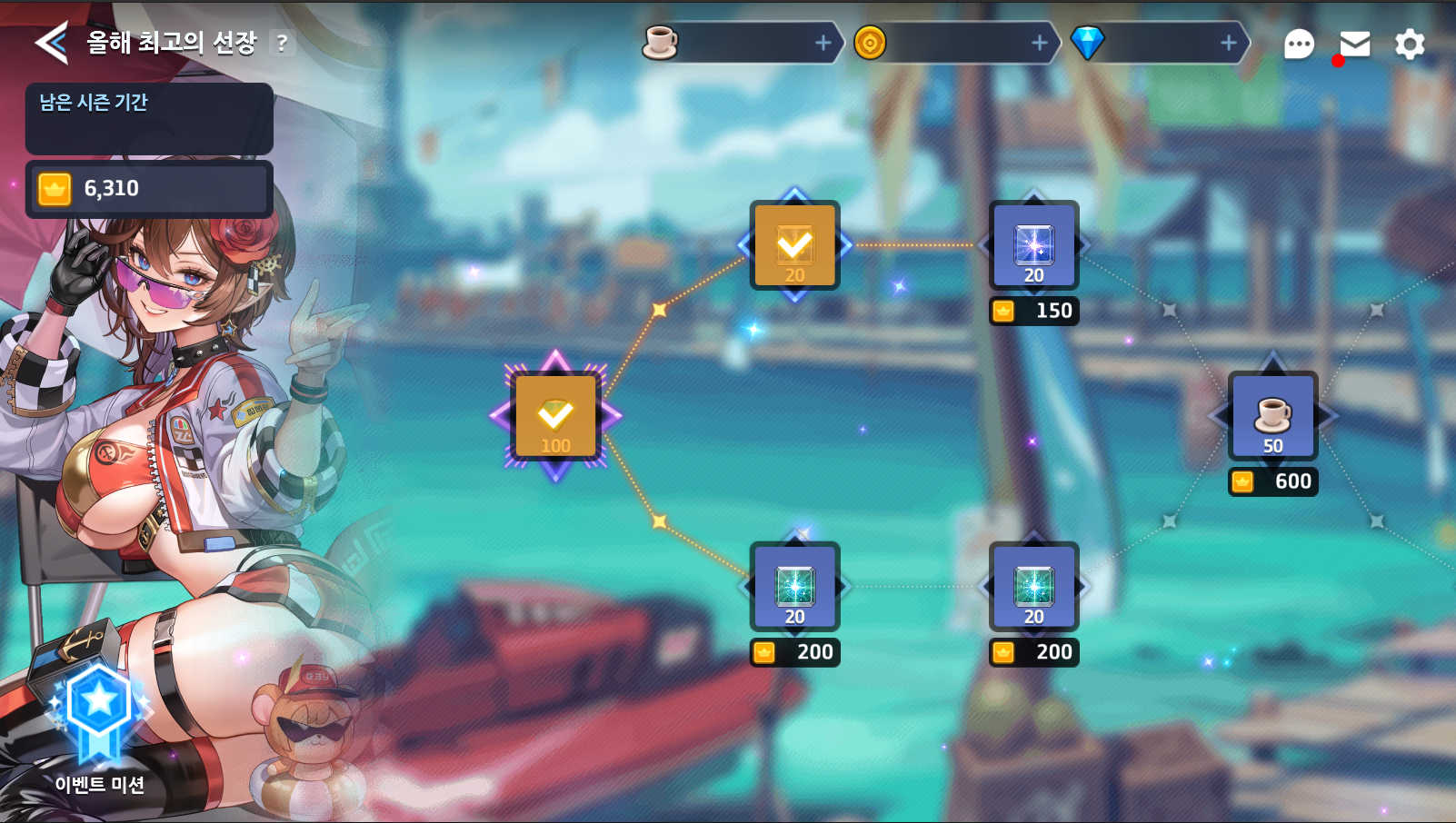Add more gold coins
The image size is (1456, 823).
[x=1040, y=43]
